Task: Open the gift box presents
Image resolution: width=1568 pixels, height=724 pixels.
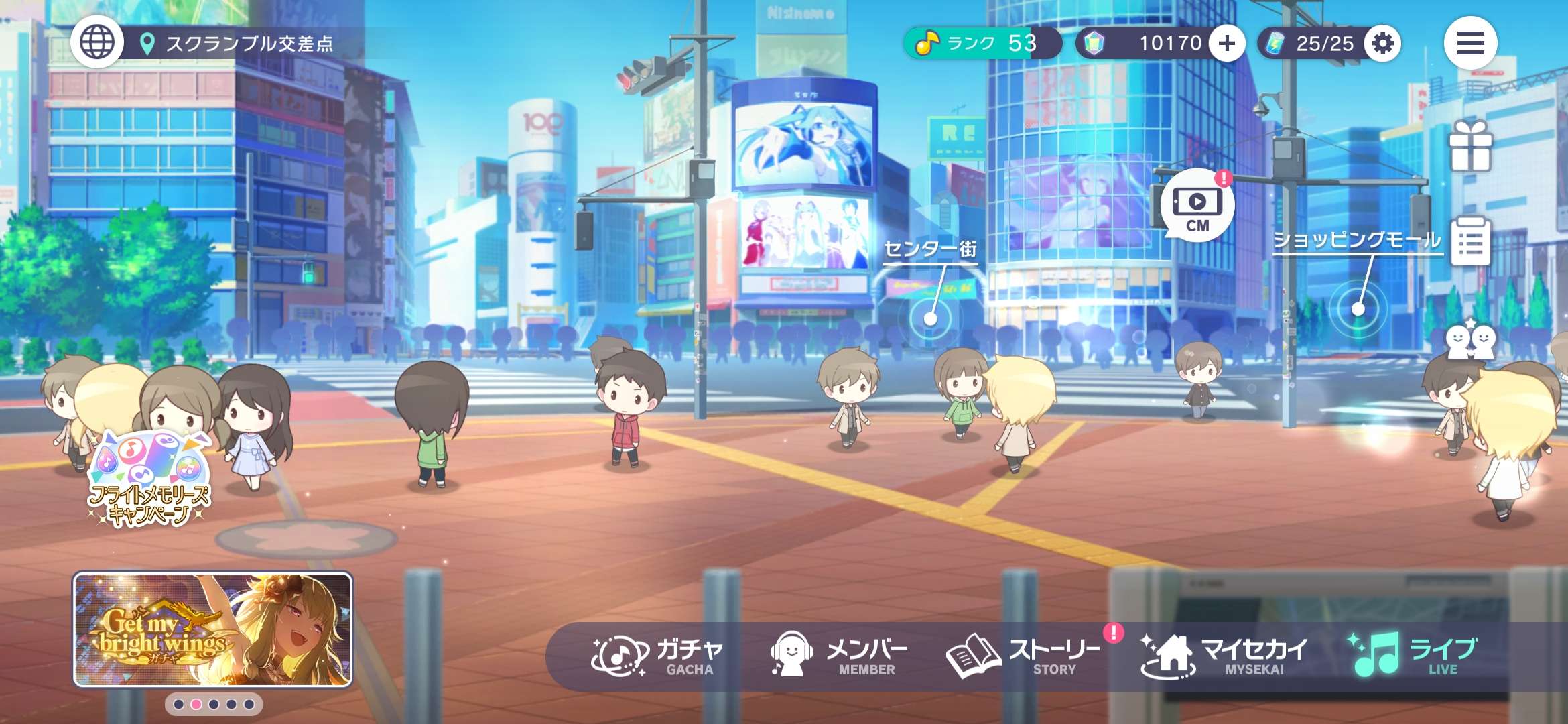Action: click(x=1470, y=146)
